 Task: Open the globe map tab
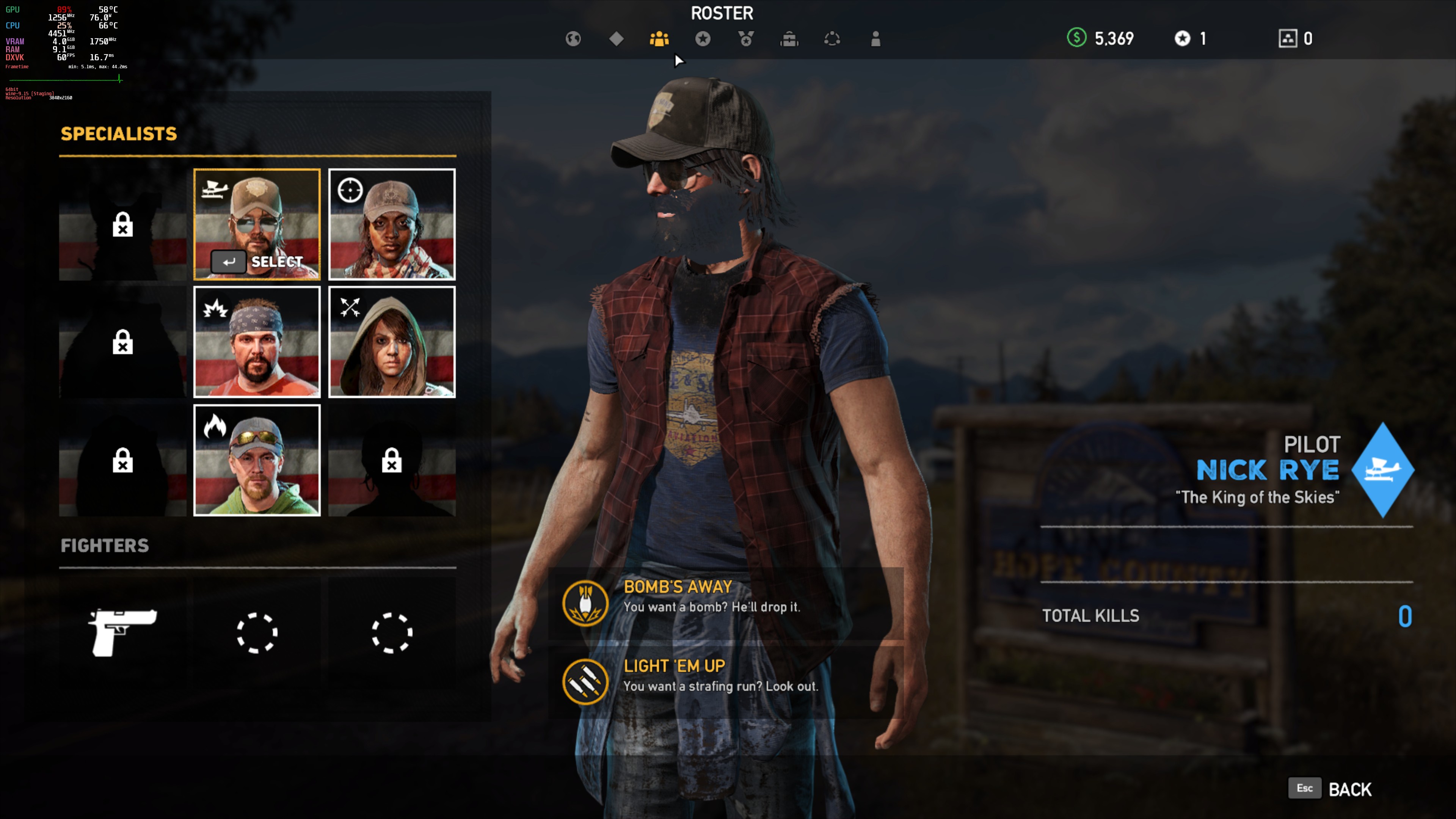click(x=573, y=38)
